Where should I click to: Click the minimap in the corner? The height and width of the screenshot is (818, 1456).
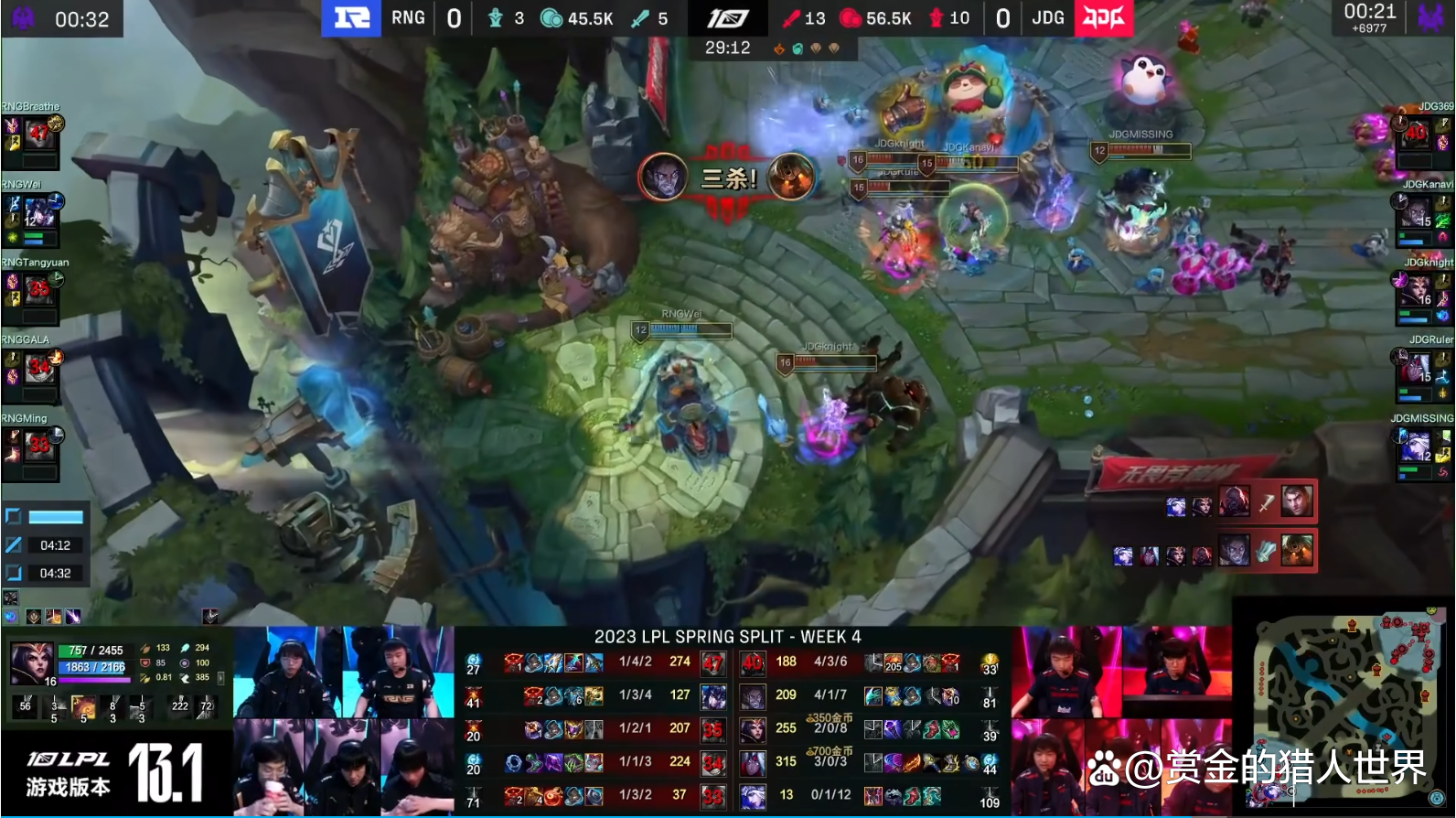coord(1344,705)
